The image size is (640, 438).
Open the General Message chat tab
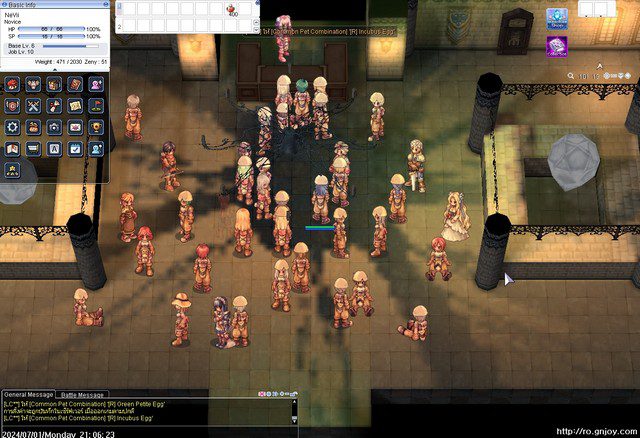point(28,395)
